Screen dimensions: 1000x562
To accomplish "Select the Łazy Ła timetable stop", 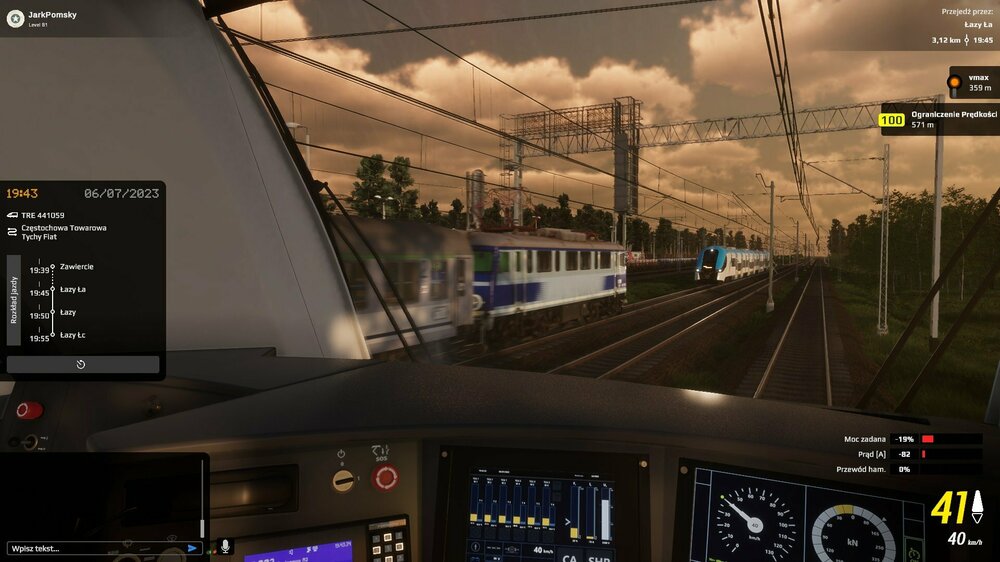I will pyautogui.click(x=73, y=290).
